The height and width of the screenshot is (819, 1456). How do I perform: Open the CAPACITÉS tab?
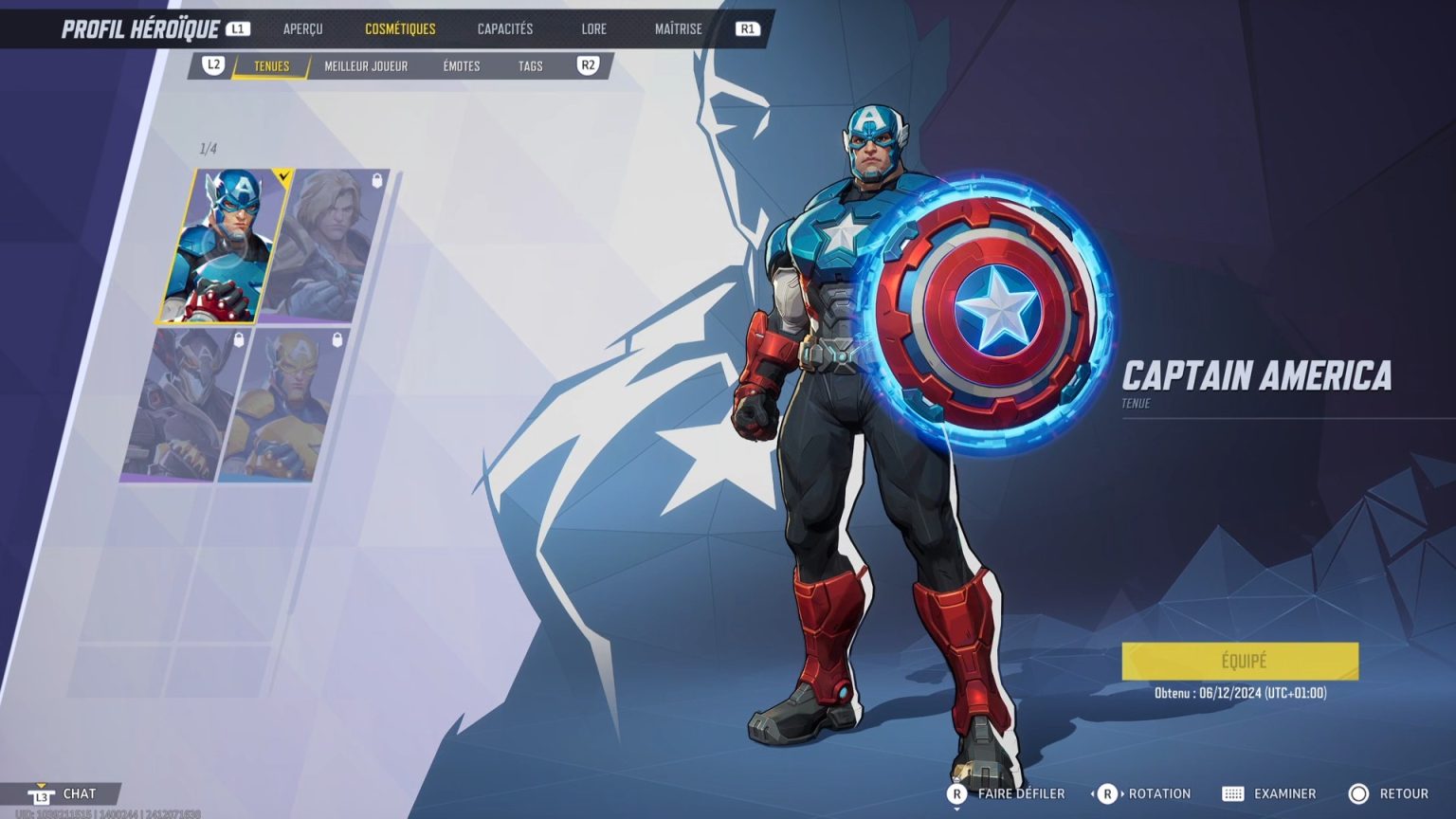pyautogui.click(x=506, y=28)
